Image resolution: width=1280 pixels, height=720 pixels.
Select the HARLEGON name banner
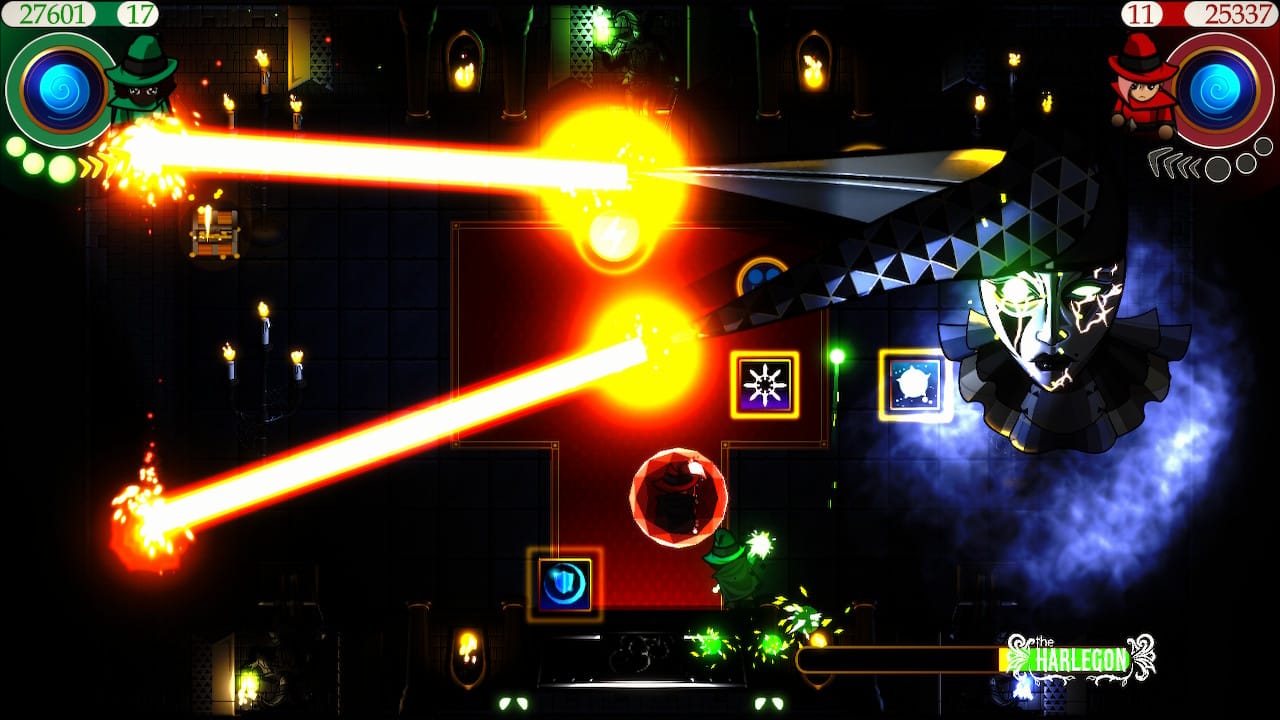click(1078, 658)
